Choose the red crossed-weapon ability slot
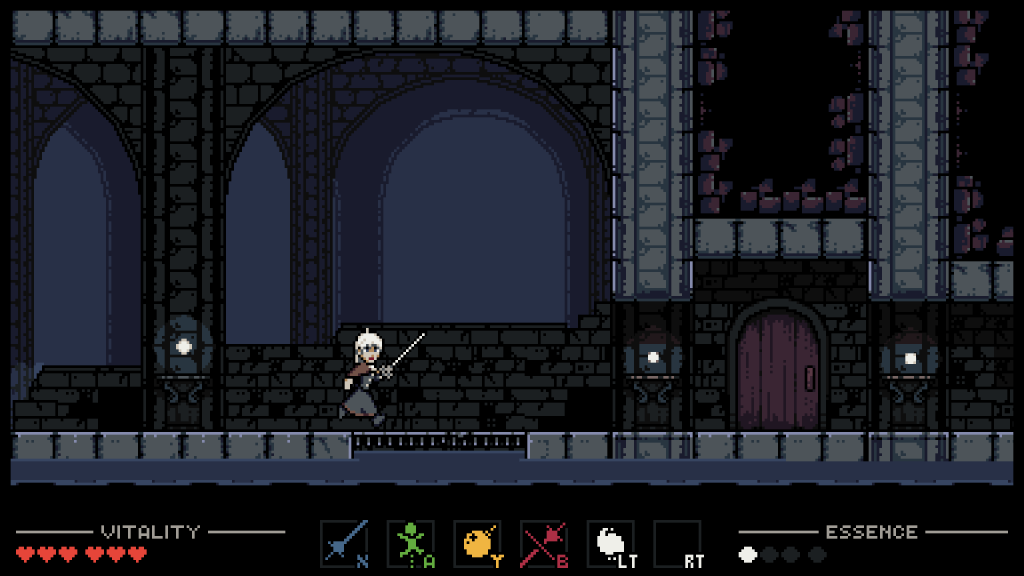This screenshot has width=1024, height=576. [x=544, y=544]
